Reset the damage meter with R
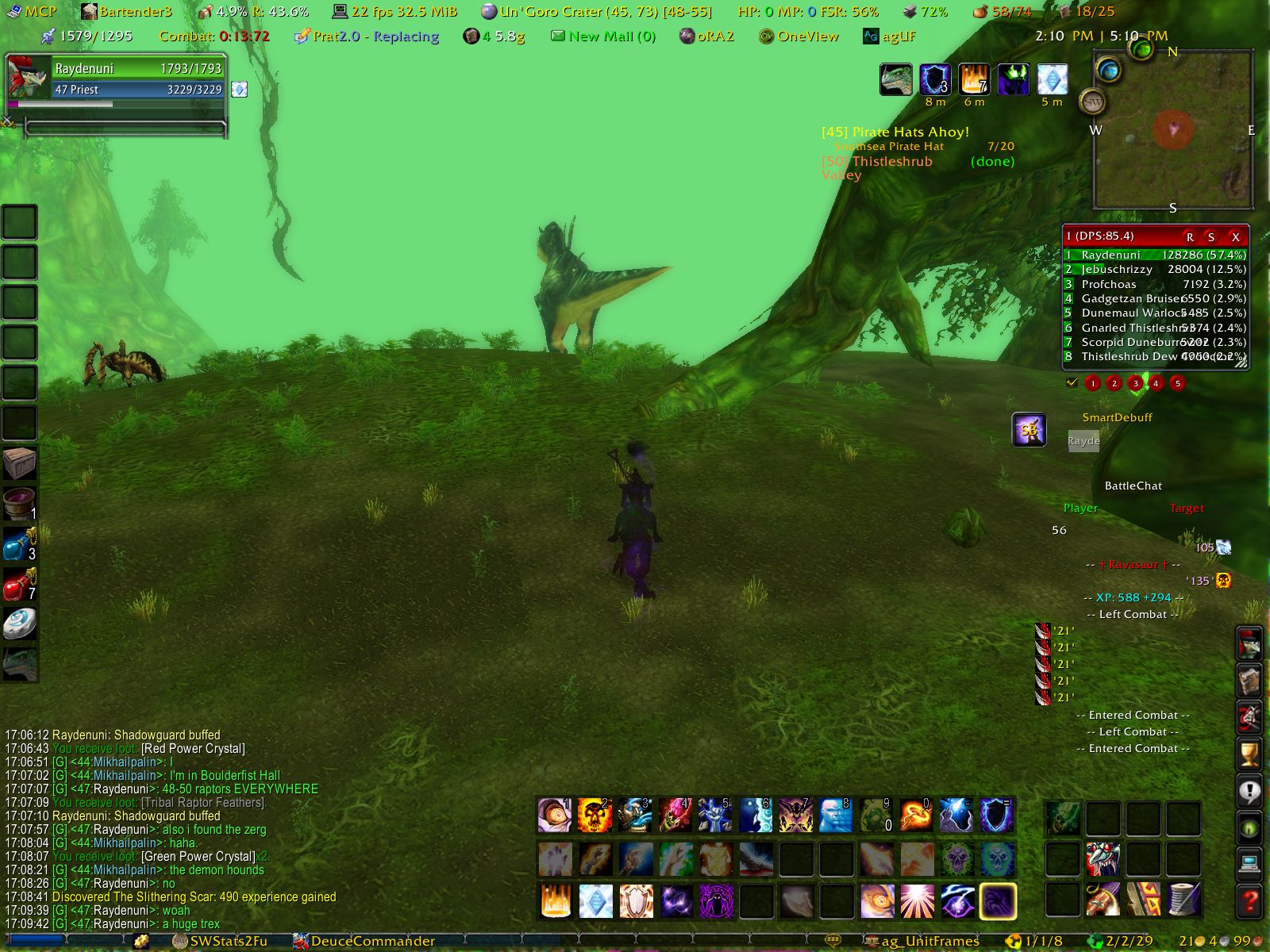 click(x=1189, y=236)
